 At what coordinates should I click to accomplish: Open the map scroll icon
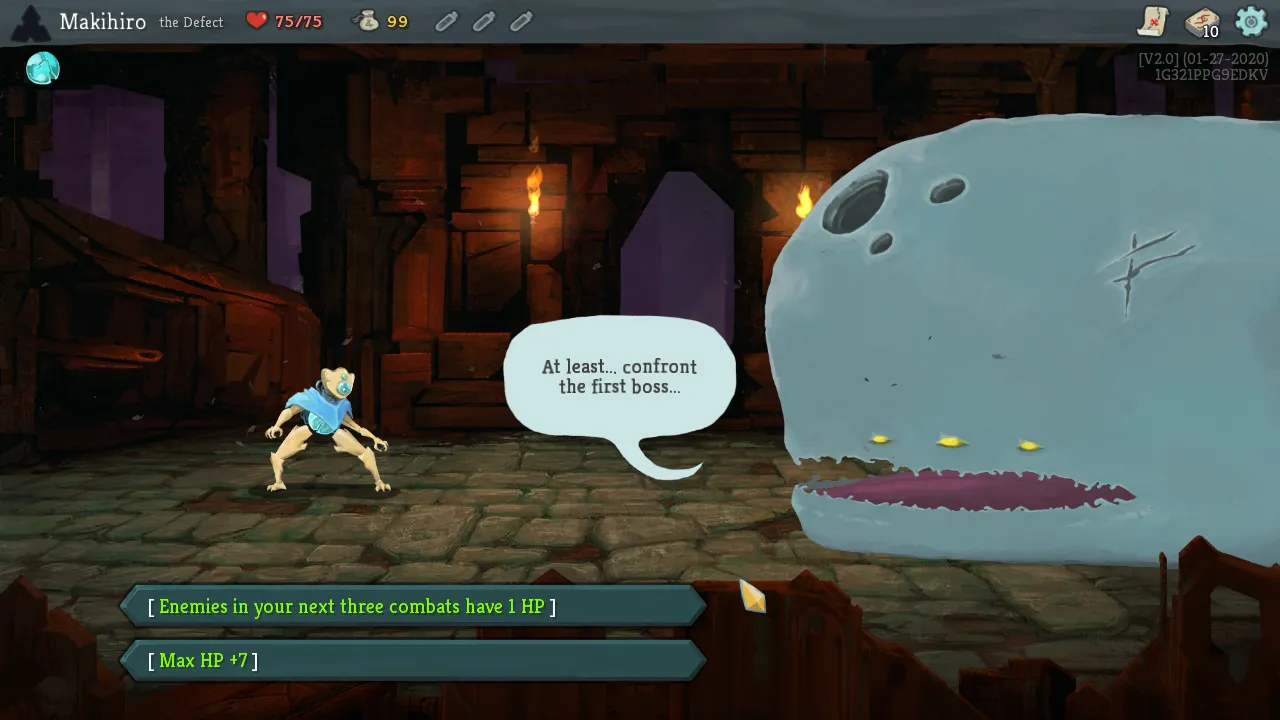click(x=1153, y=21)
